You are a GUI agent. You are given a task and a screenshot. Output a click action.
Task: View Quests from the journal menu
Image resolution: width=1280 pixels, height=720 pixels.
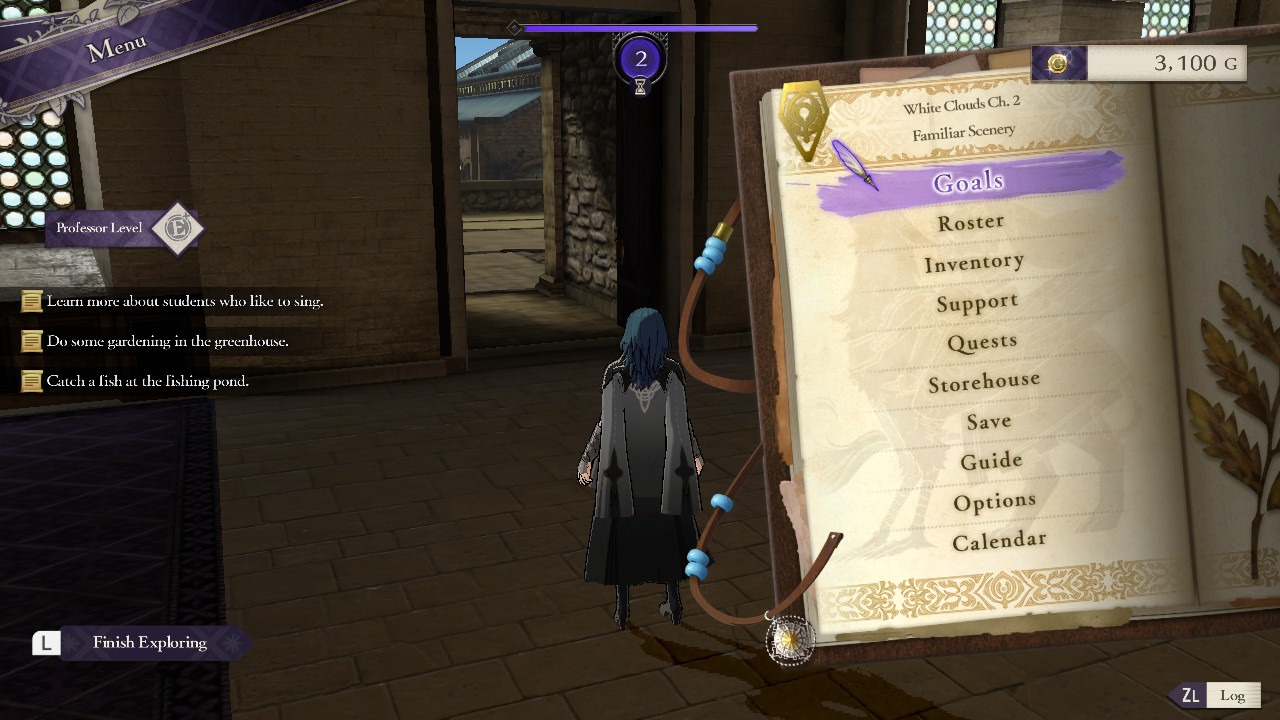point(982,340)
